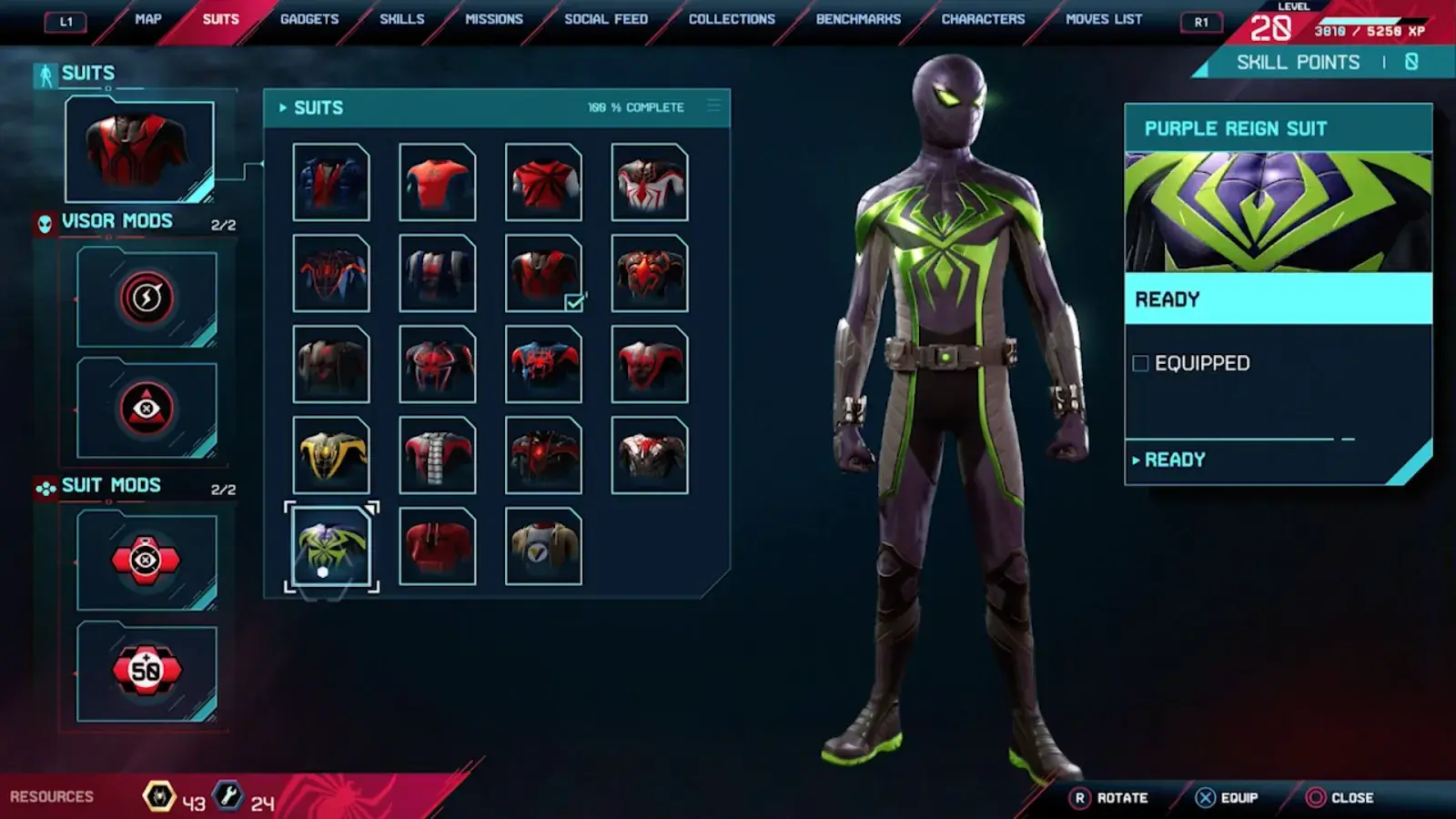The height and width of the screenshot is (819, 1456).
Task: Switch to the Map tab
Action: 147,19
